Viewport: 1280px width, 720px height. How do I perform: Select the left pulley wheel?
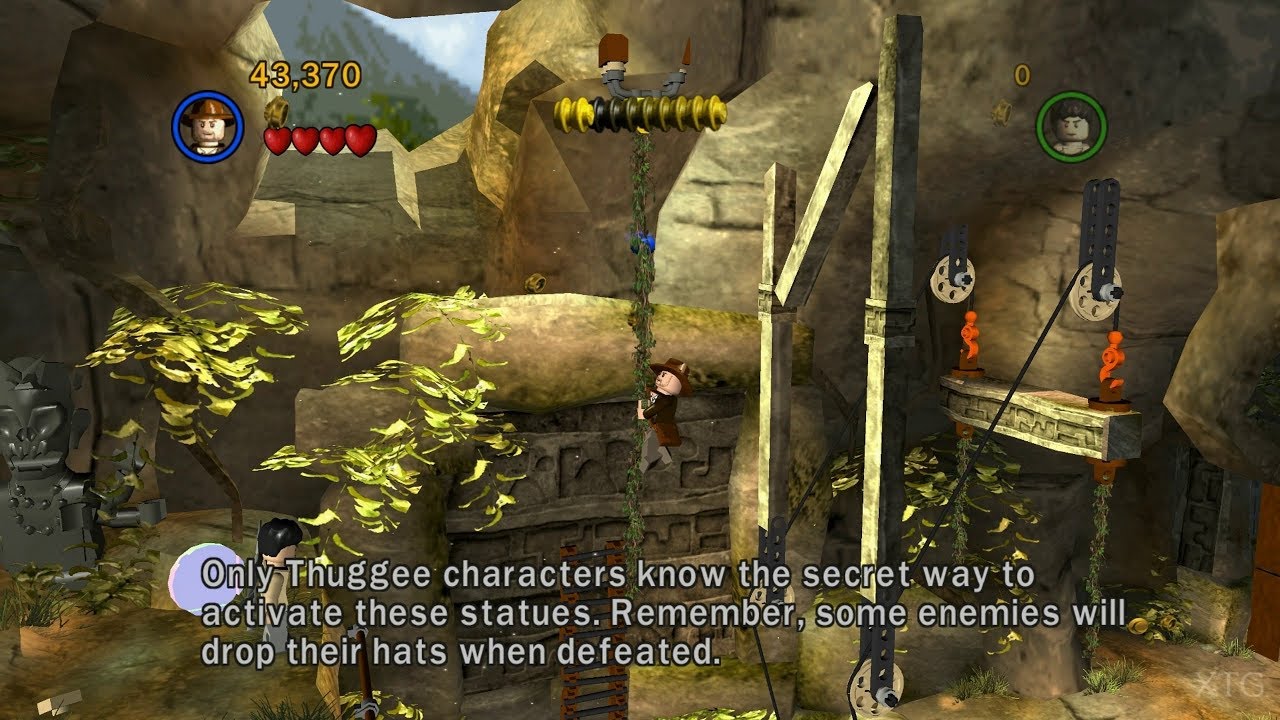pos(954,278)
